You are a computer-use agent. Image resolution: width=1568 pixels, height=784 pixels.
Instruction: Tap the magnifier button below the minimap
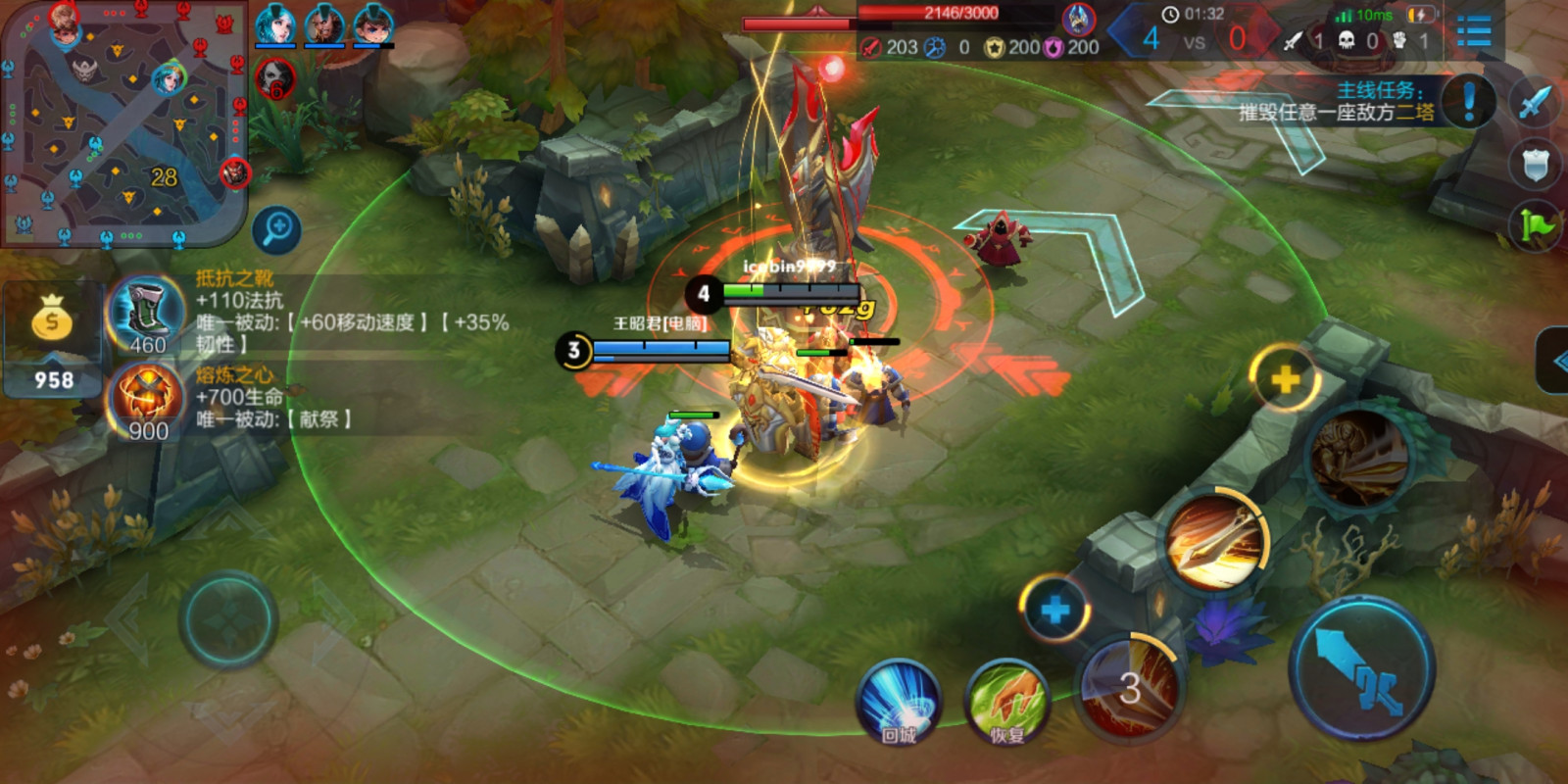click(x=276, y=229)
